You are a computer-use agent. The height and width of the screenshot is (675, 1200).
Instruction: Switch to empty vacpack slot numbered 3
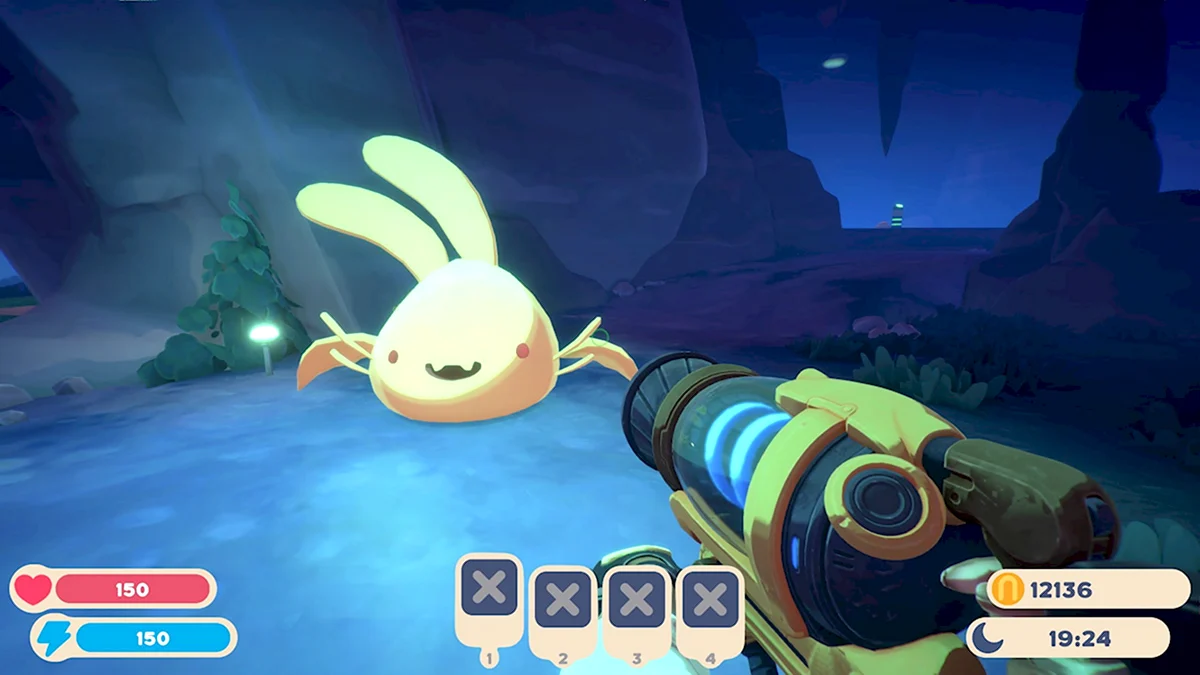636,601
